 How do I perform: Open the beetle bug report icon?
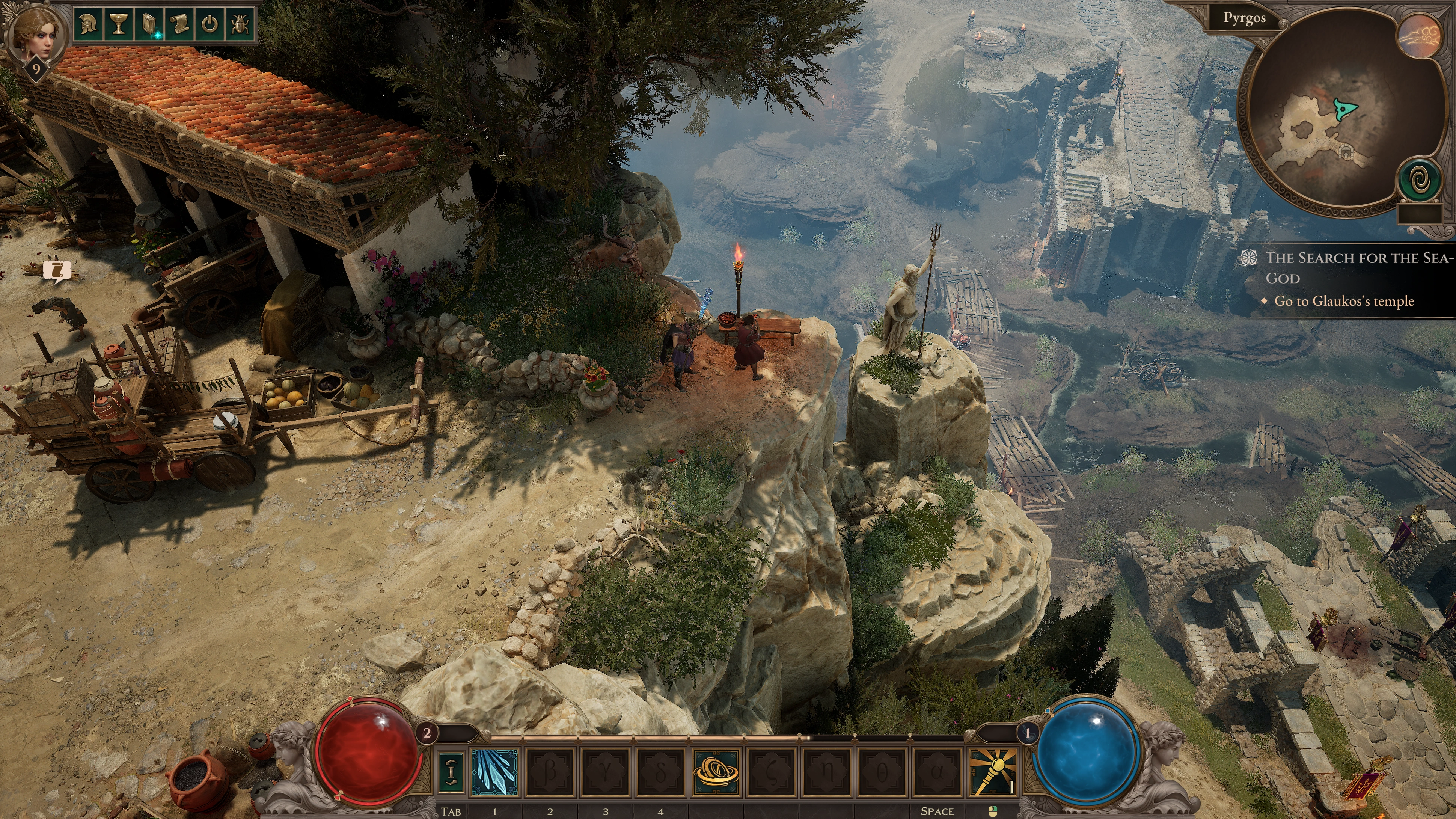coord(240,24)
